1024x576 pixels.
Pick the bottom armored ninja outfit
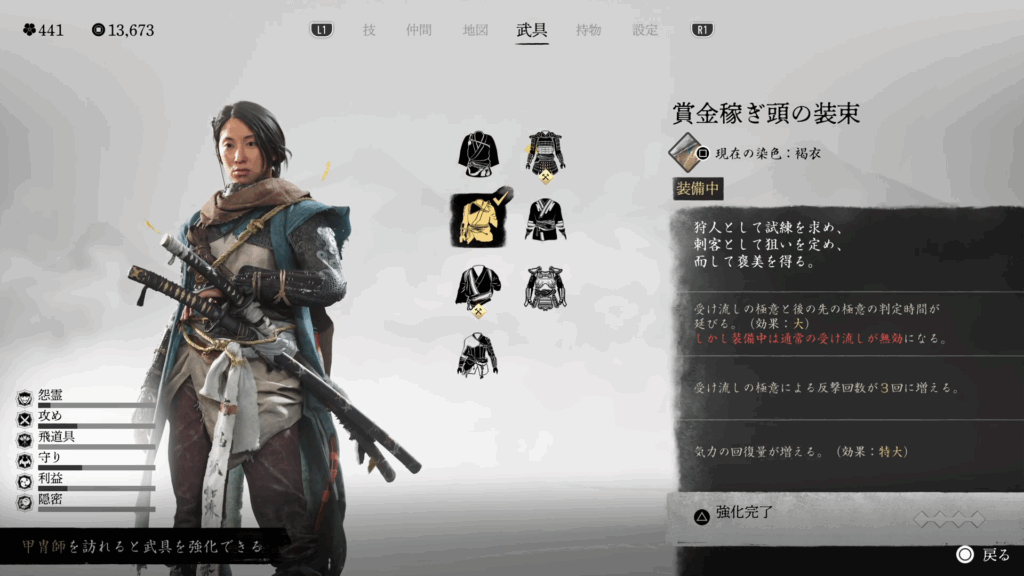[x=478, y=355]
